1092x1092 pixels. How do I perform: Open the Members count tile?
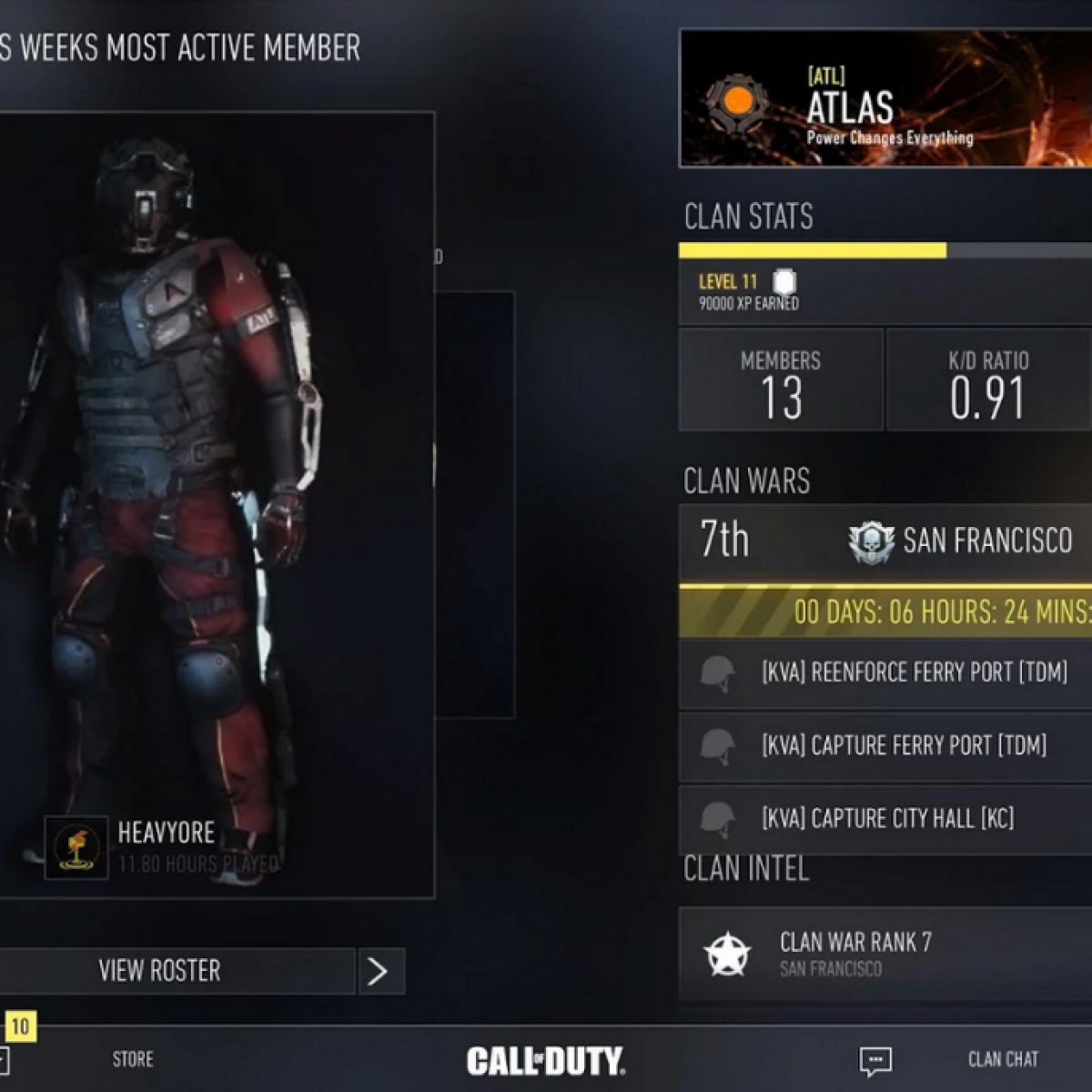tap(780, 379)
